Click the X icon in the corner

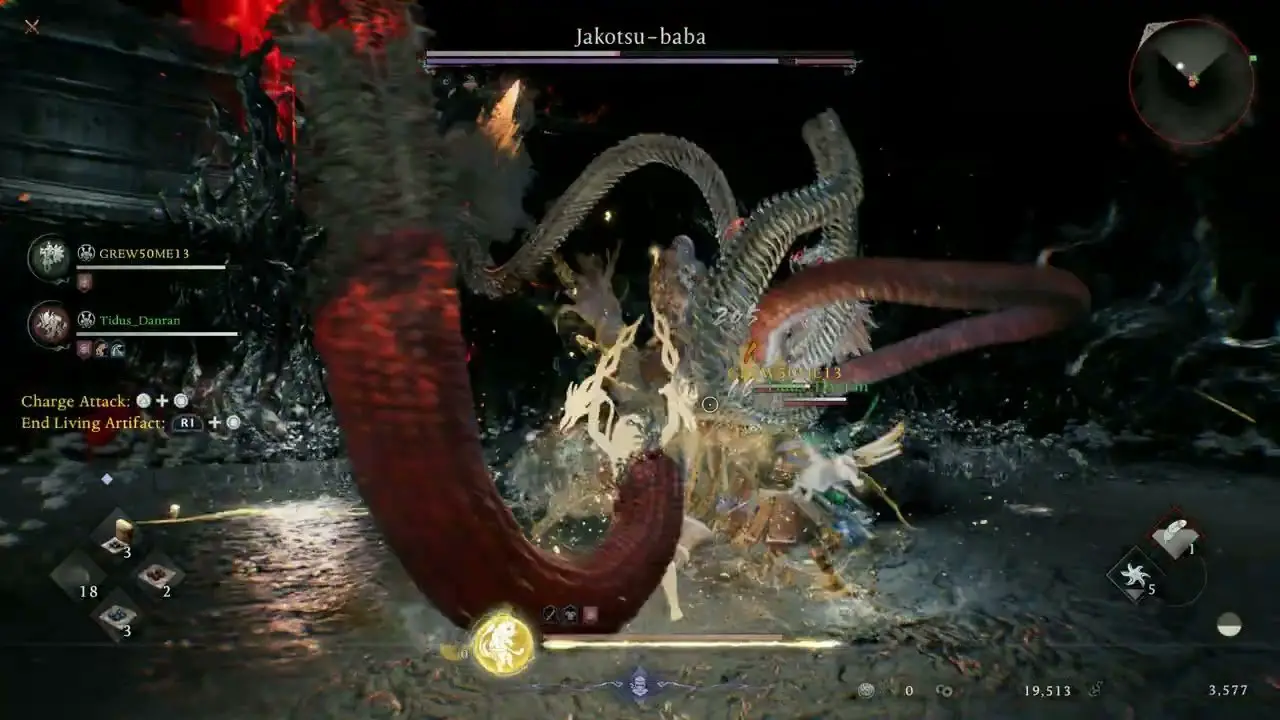point(31,26)
